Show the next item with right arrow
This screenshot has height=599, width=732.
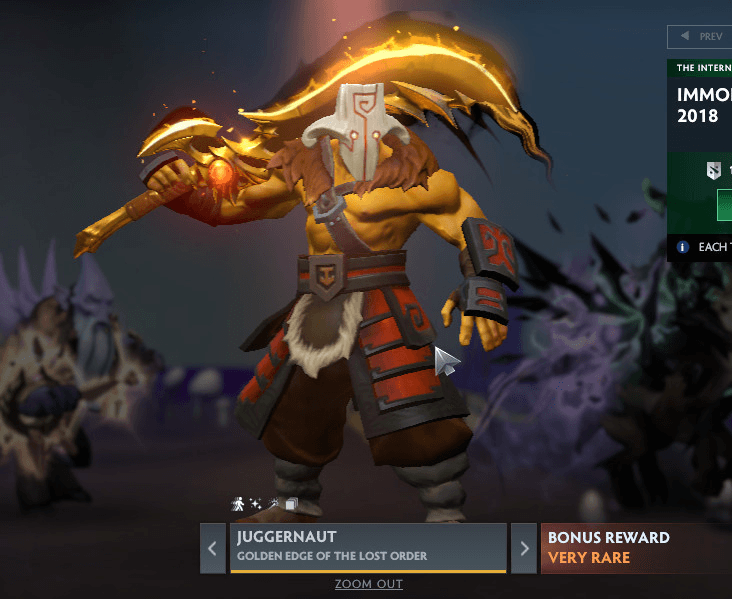click(524, 548)
